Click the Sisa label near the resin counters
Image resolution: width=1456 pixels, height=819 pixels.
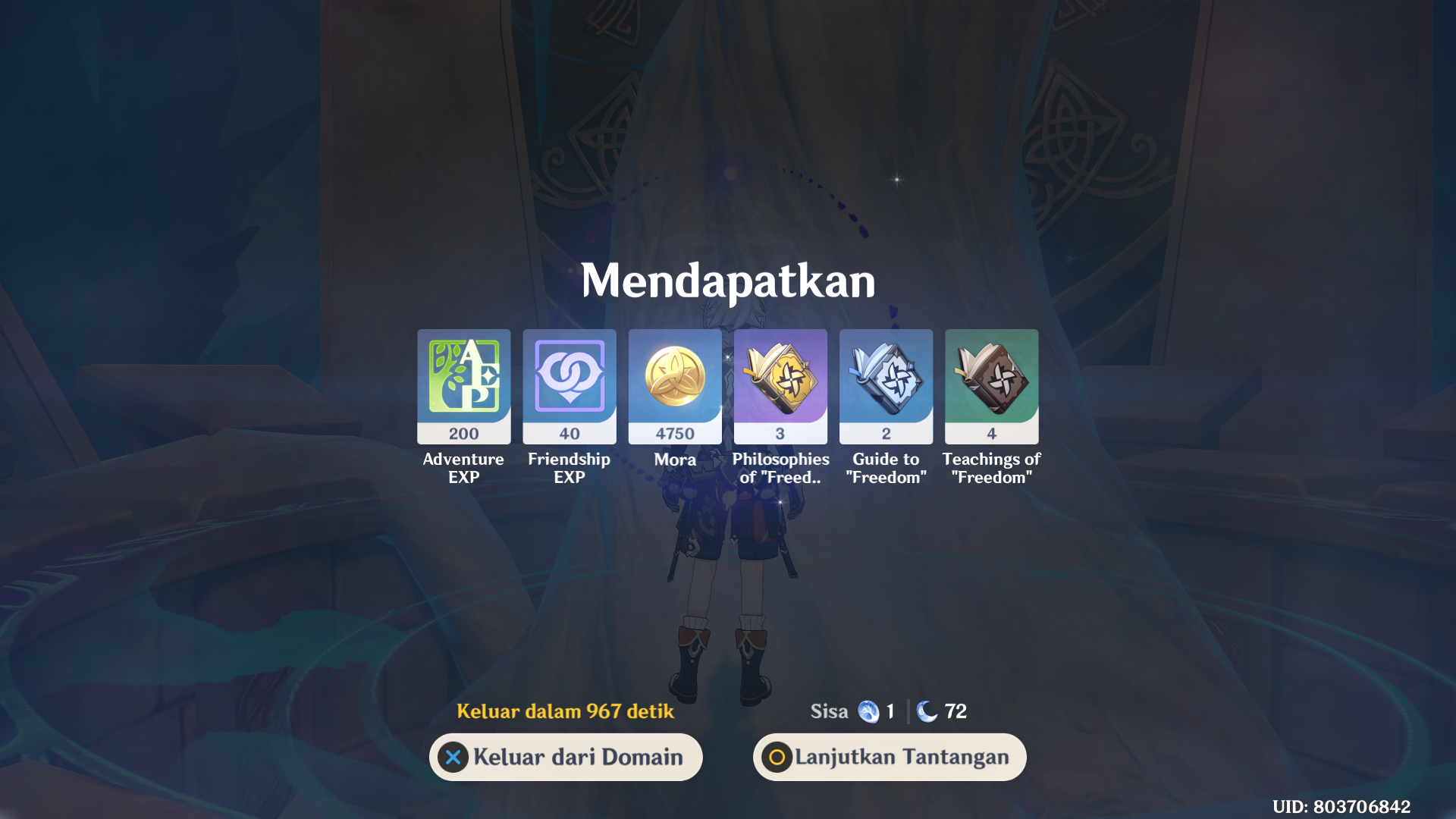click(830, 711)
